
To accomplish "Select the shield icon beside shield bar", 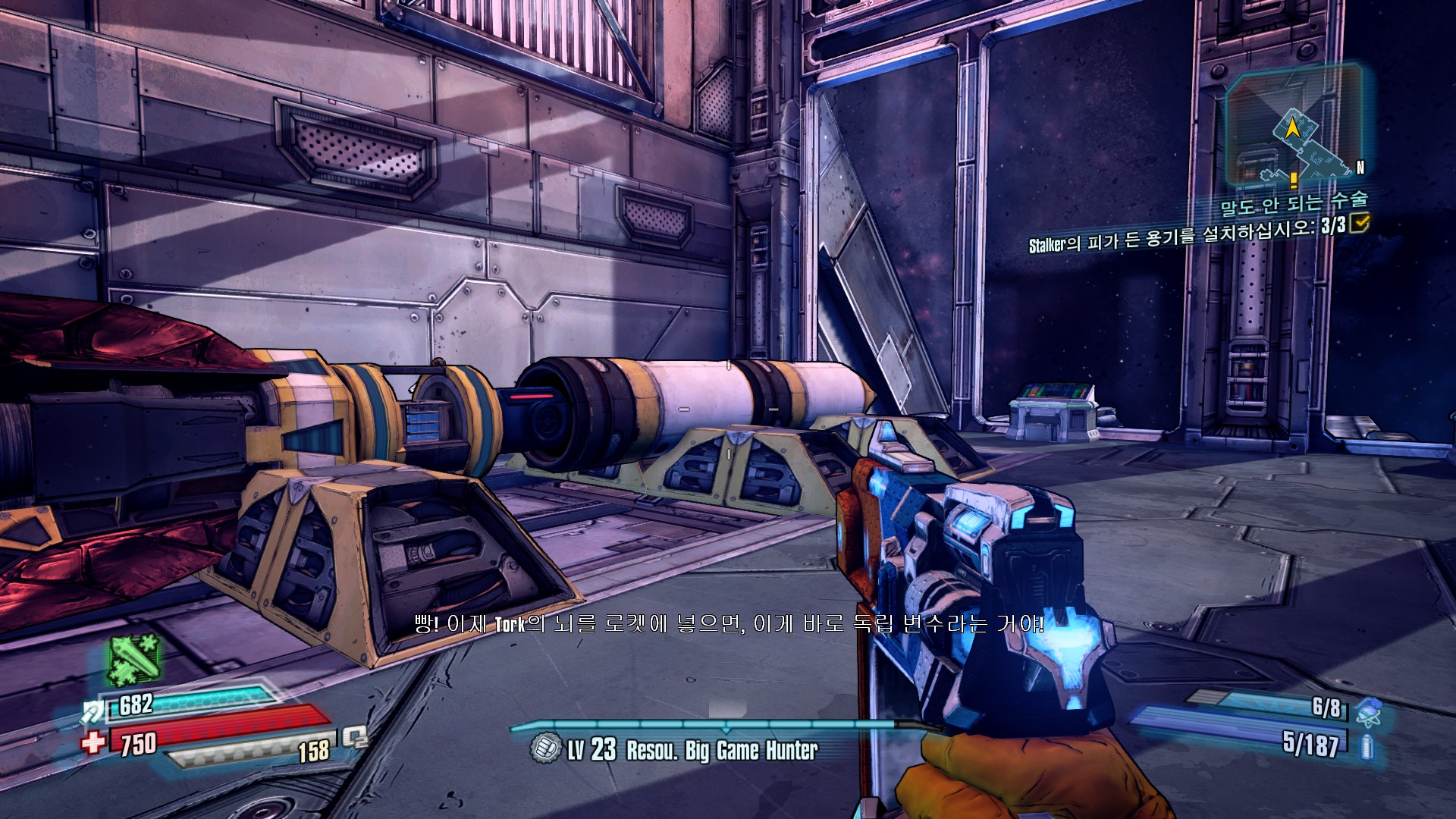I will pyautogui.click(x=94, y=711).
